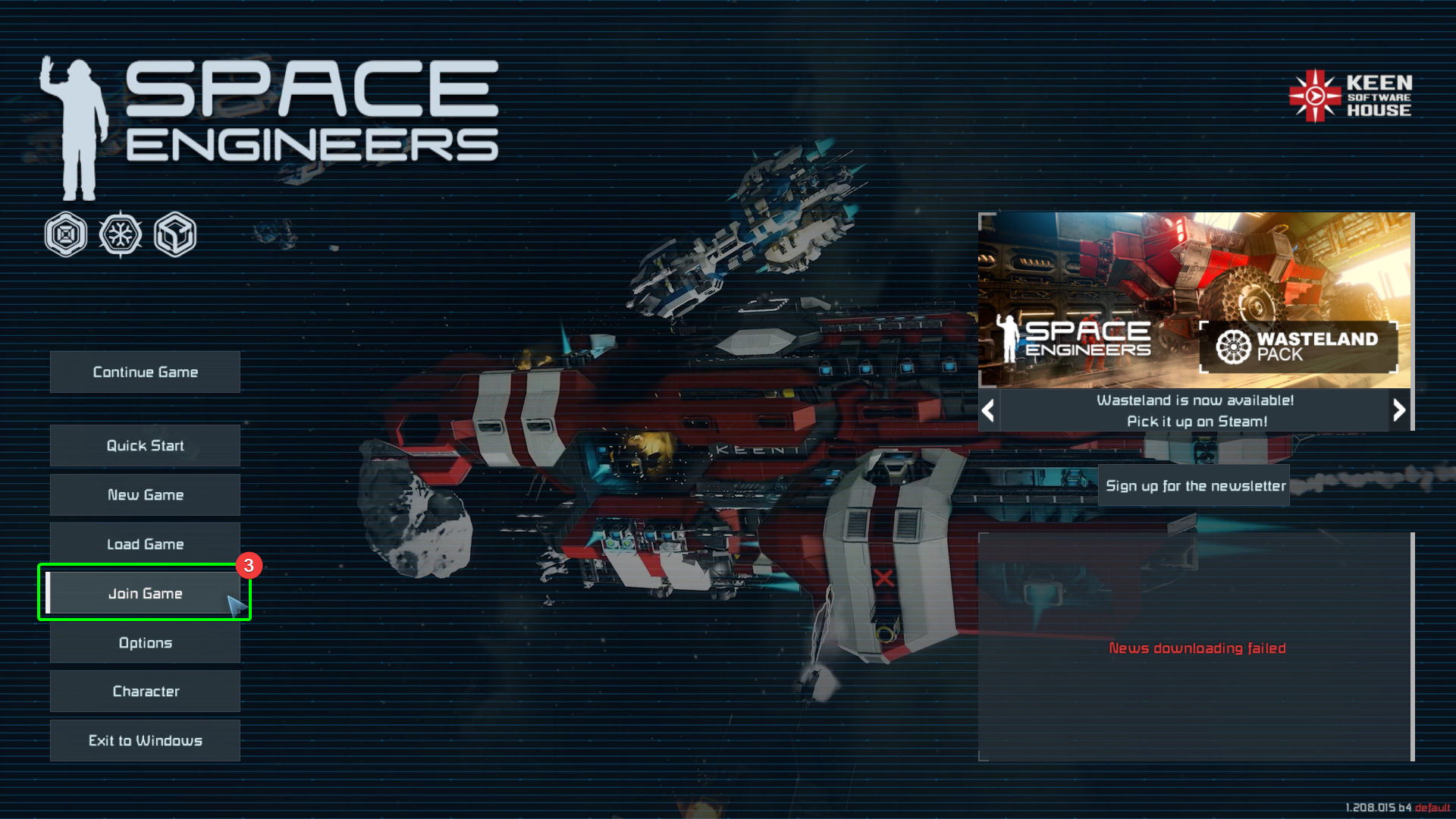
Task: Select Exit to Windows
Action: pos(145,740)
